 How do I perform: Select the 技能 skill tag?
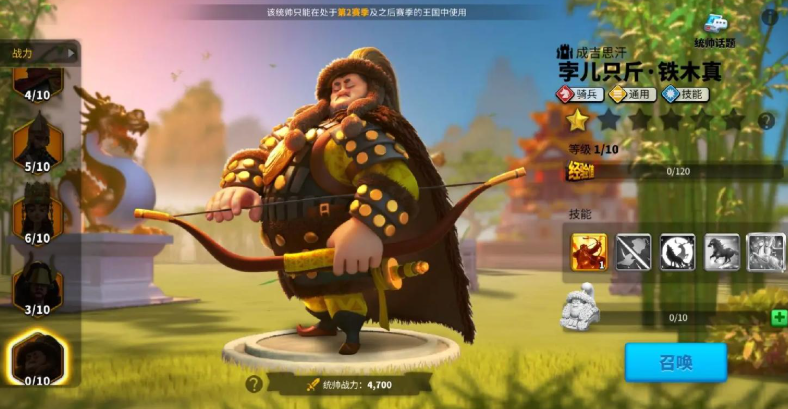686,95
